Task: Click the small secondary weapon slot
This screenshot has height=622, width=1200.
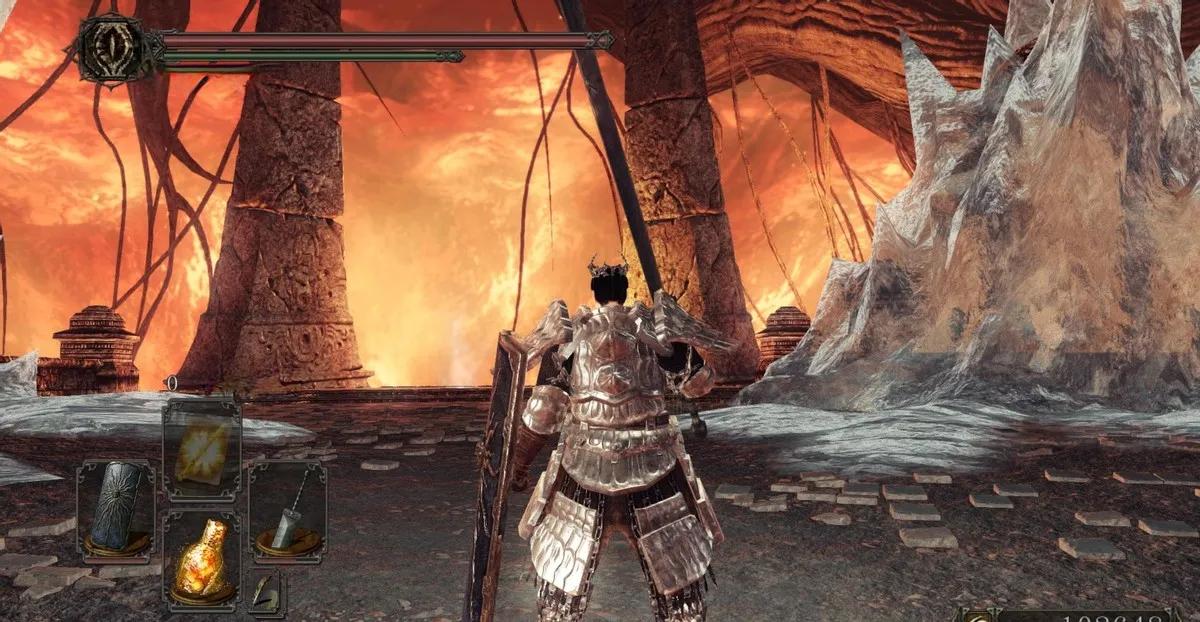Action: [x=266, y=593]
